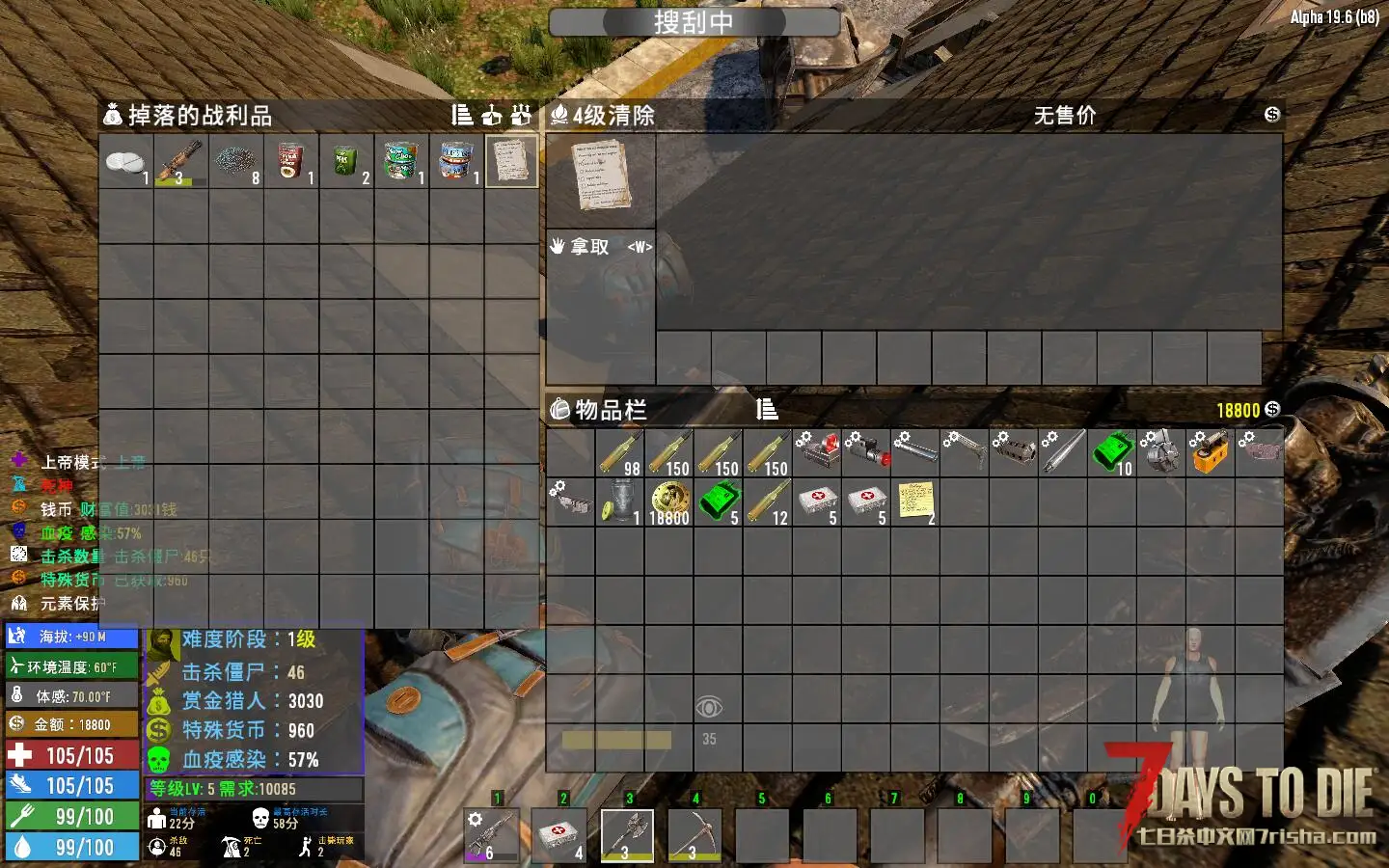Pick the orange toolbox item

tap(1210, 453)
